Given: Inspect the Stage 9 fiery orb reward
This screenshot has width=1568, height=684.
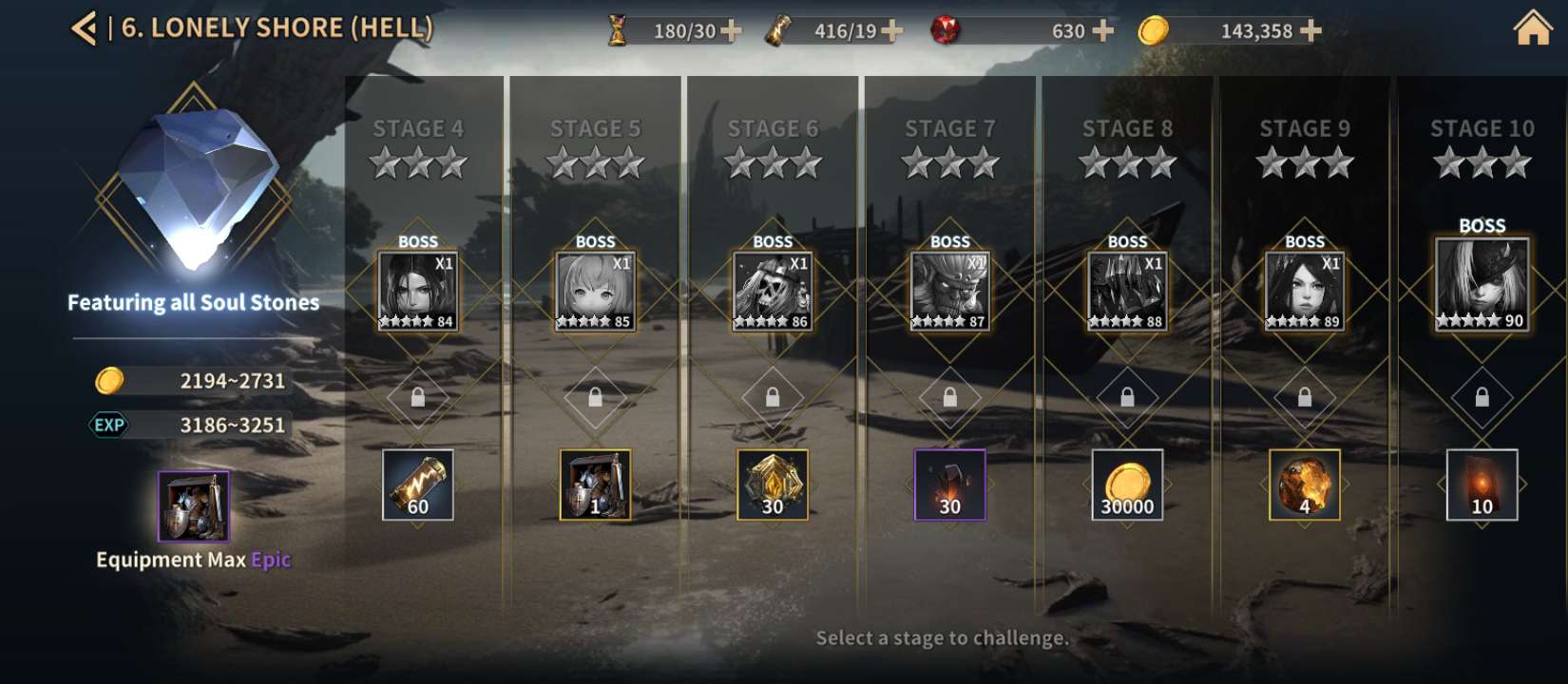Looking at the screenshot, I should [x=1304, y=484].
